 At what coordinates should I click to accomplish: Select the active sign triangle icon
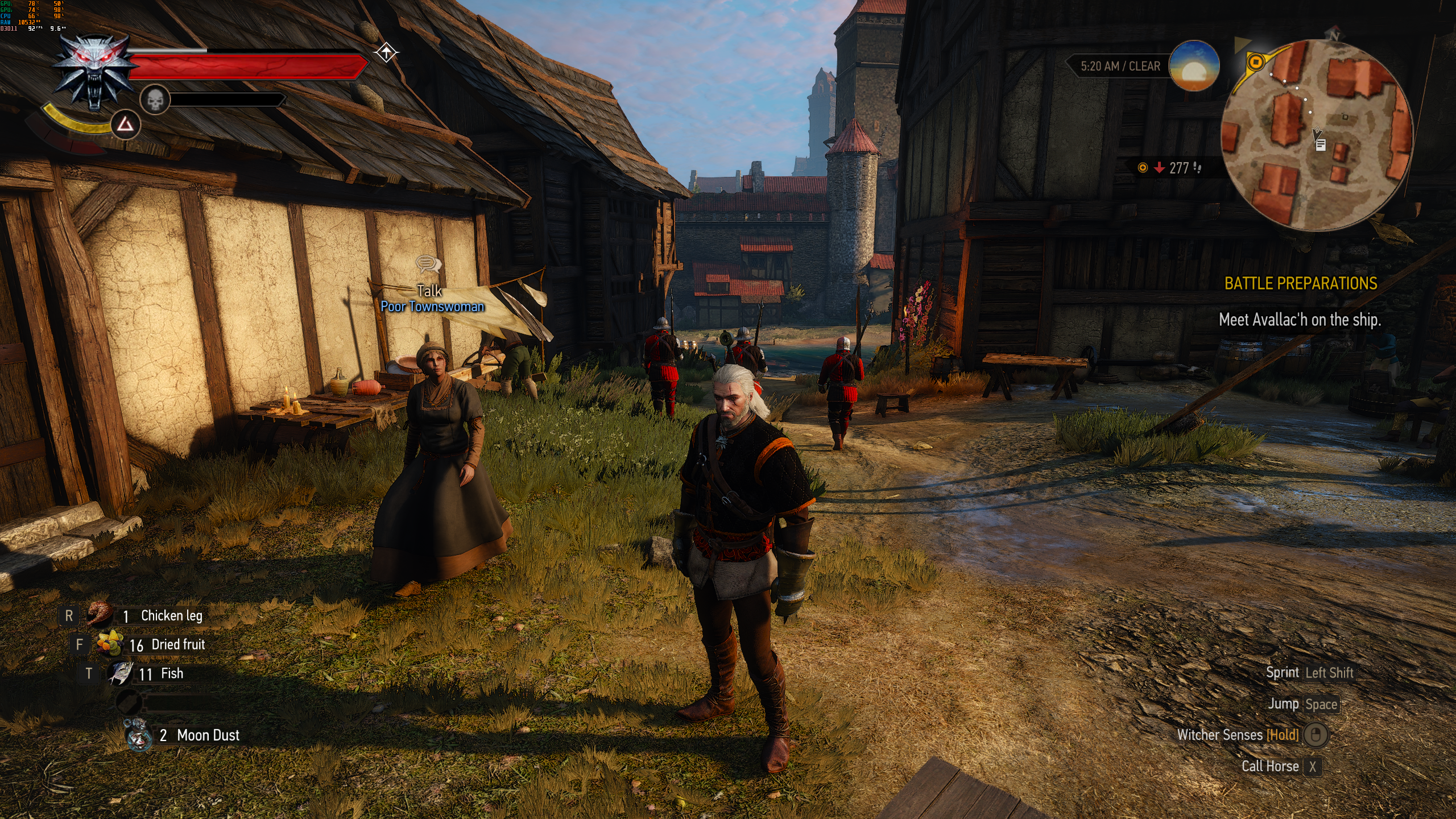click(125, 125)
